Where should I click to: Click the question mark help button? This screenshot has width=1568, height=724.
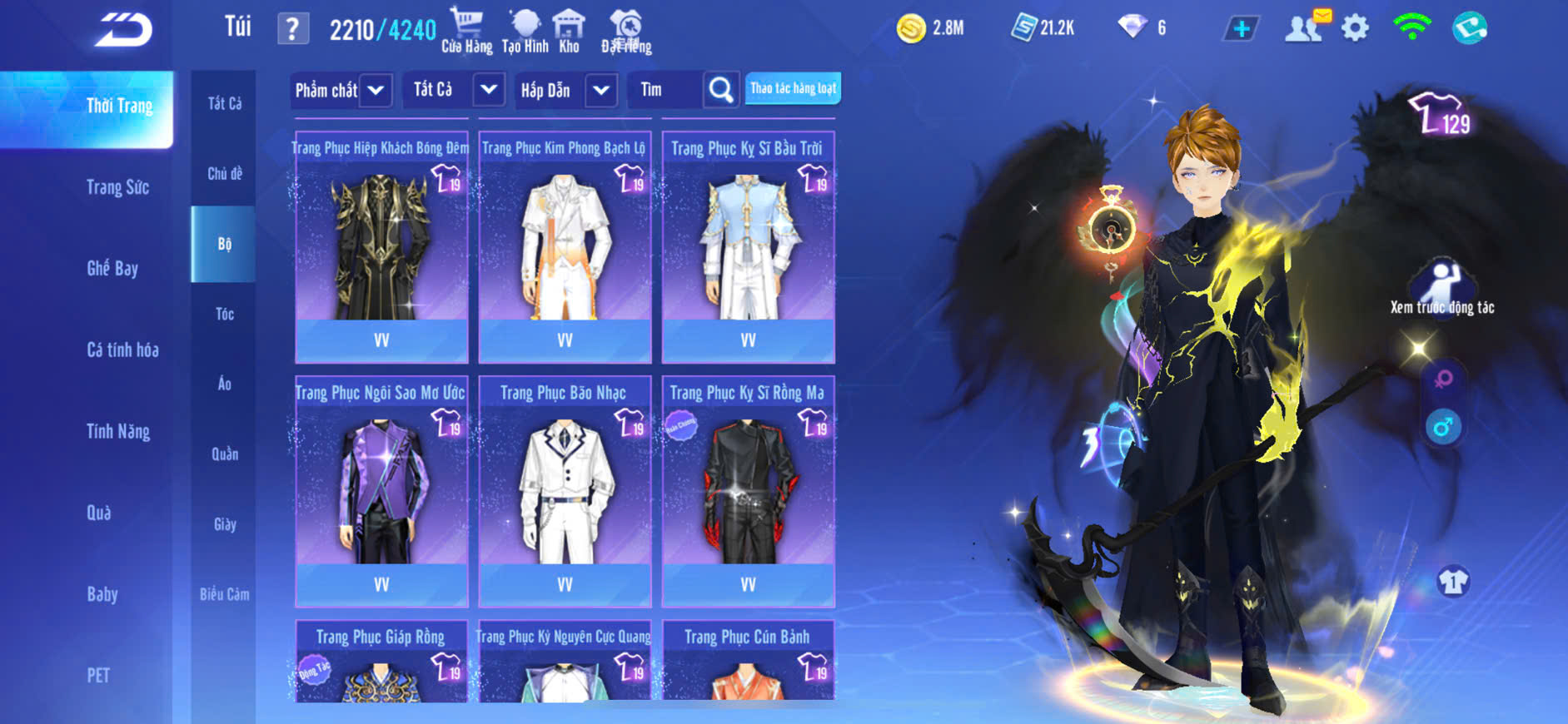(x=292, y=29)
